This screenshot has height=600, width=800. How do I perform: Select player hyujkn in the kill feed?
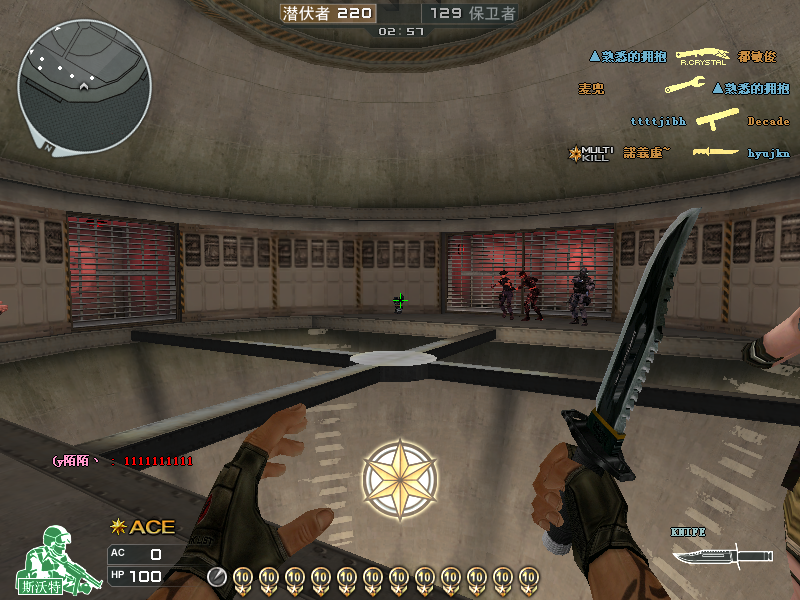[x=768, y=153]
